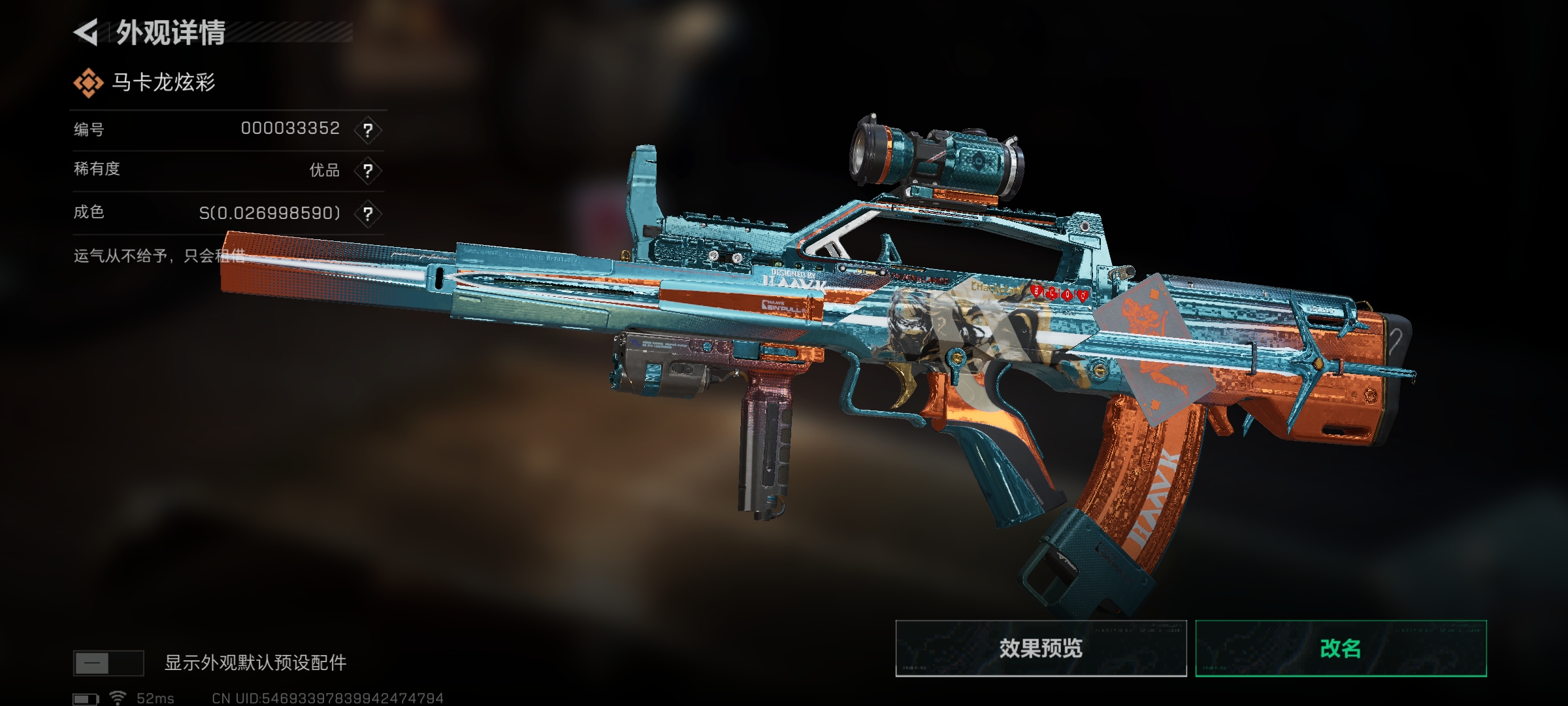This screenshot has height=706, width=1568.
Task: Click the green 改名 rename button
Action: tap(1341, 648)
